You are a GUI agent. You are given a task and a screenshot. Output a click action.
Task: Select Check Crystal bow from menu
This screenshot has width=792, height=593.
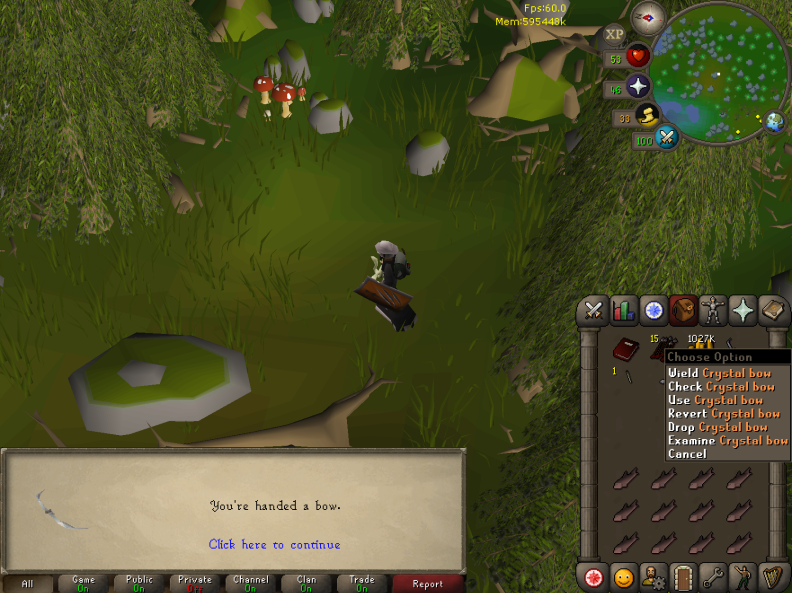pyautogui.click(x=720, y=386)
